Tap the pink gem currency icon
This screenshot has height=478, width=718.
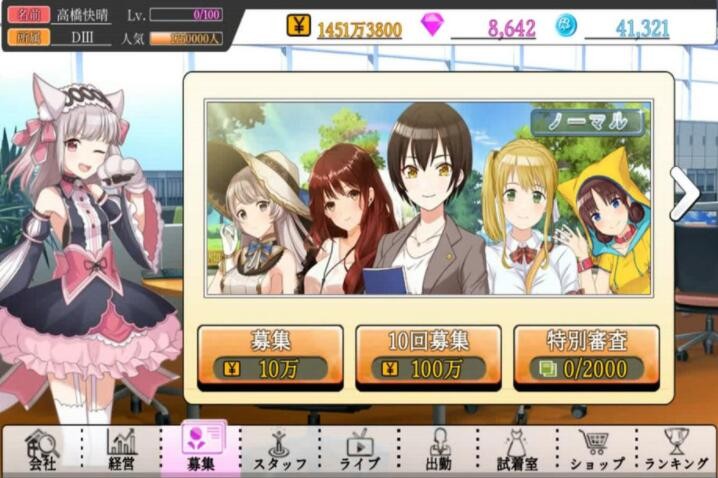click(432, 25)
